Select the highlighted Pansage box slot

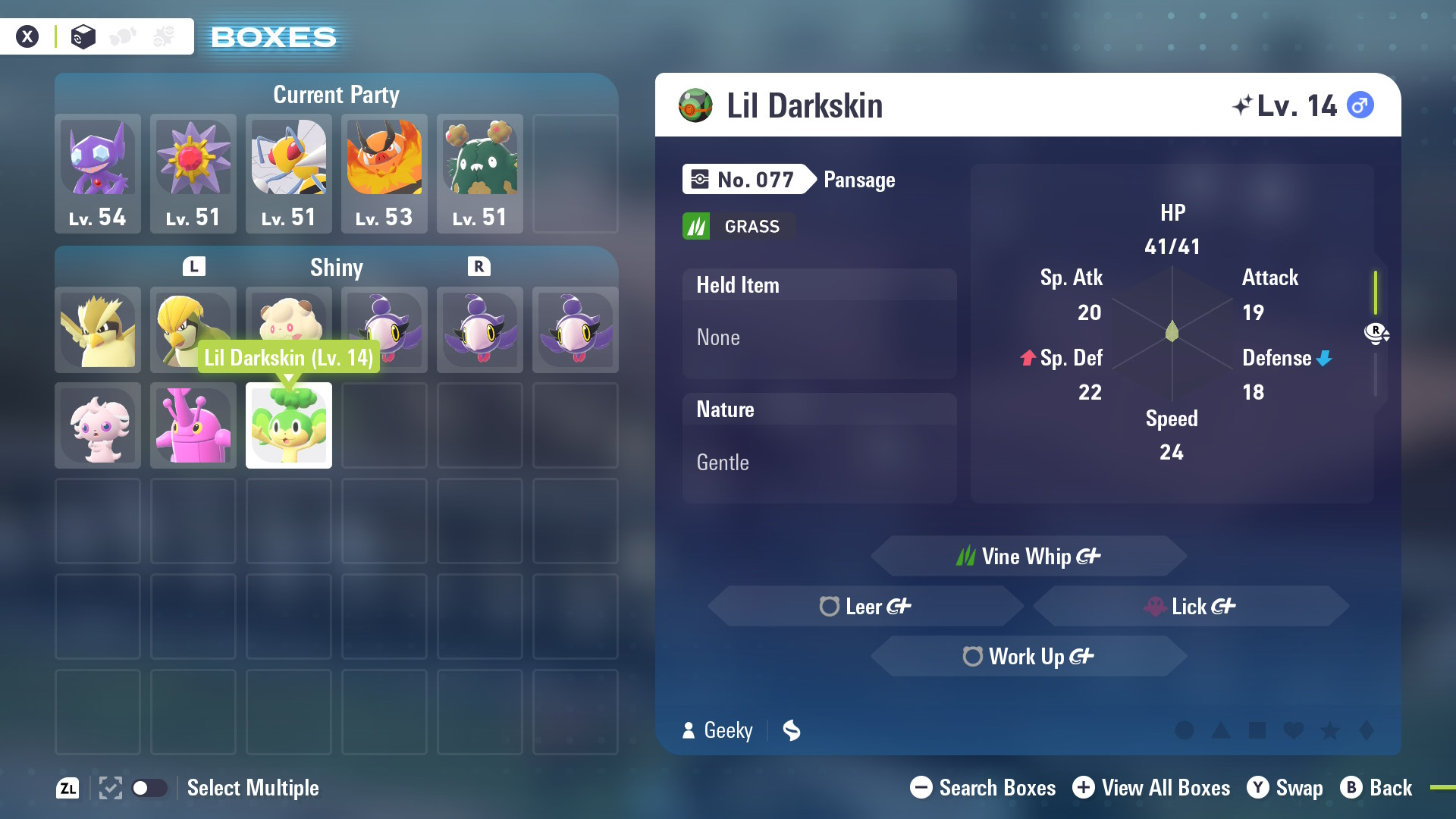pos(289,425)
